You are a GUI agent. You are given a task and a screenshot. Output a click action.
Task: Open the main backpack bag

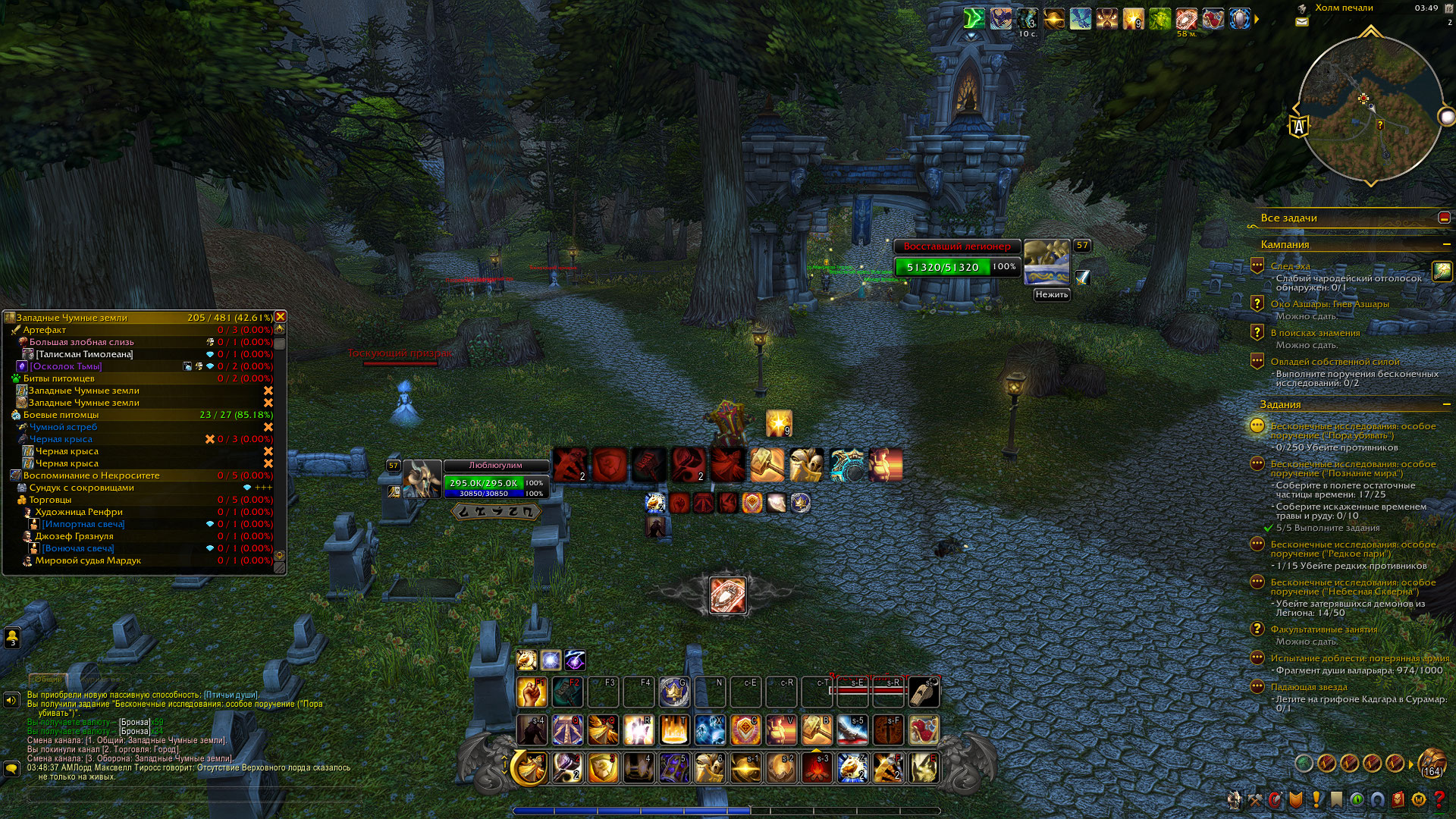pyautogui.click(x=1432, y=763)
